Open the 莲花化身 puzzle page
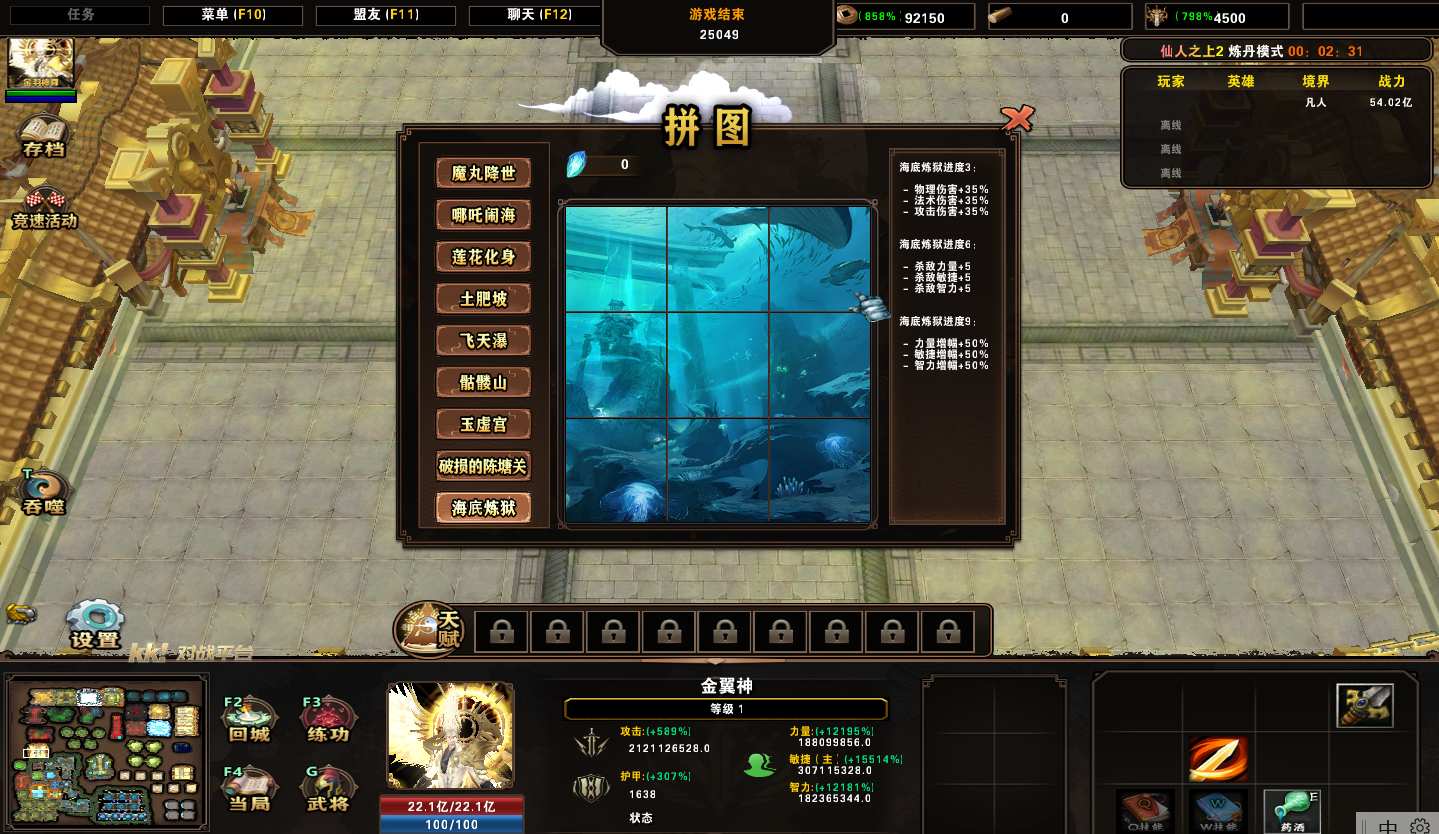The height and width of the screenshot is (834, 1439). [x=483, y=257]
